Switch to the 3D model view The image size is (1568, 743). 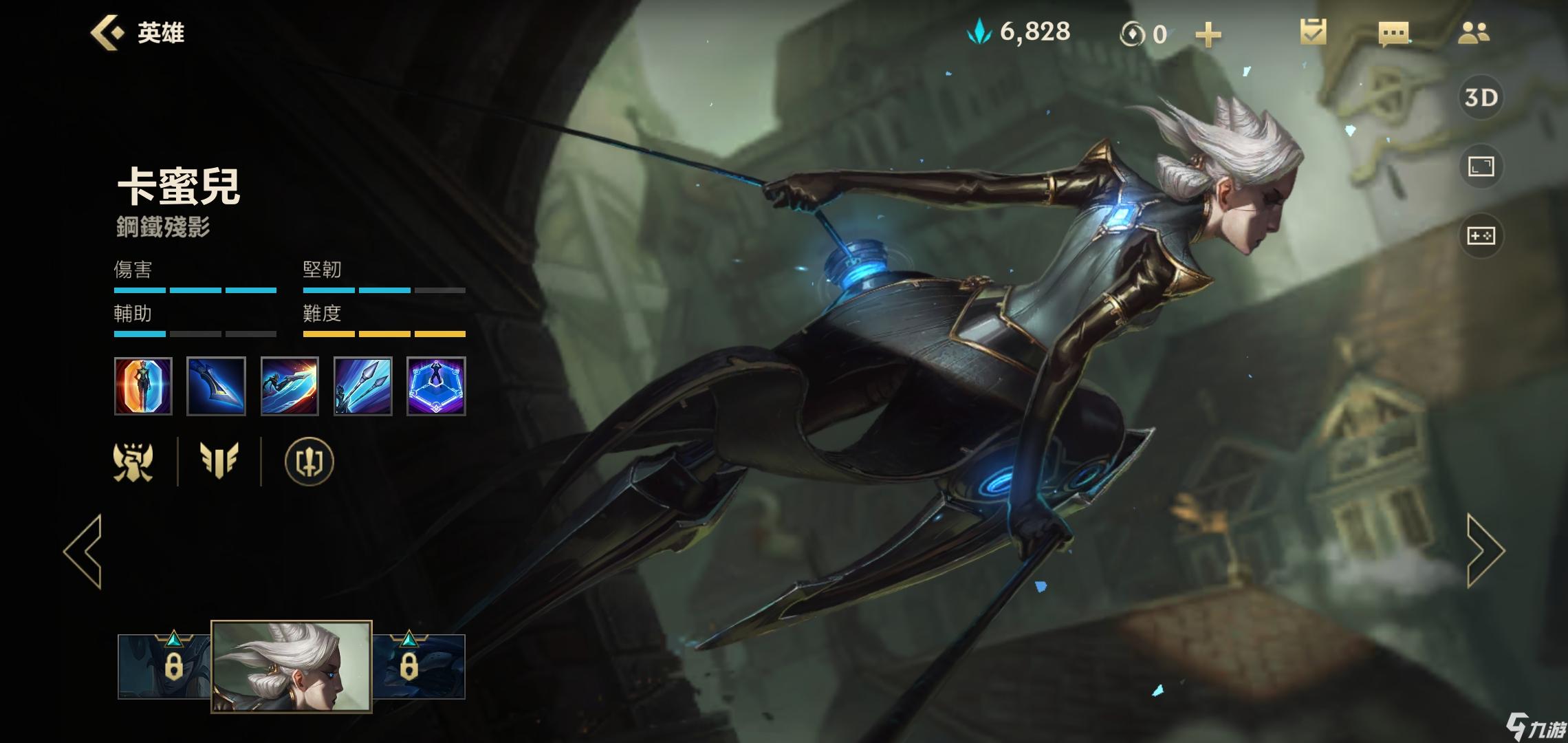[1481, 98]
